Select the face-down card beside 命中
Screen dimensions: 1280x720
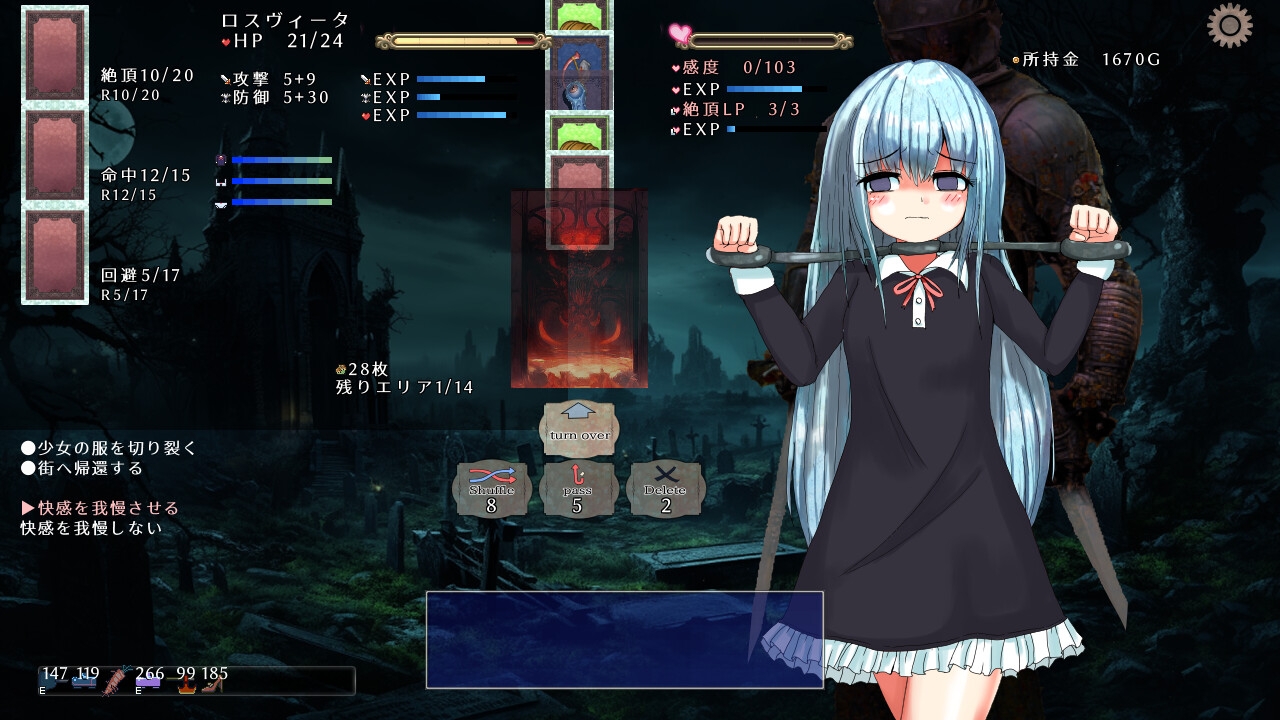[55, 155]
